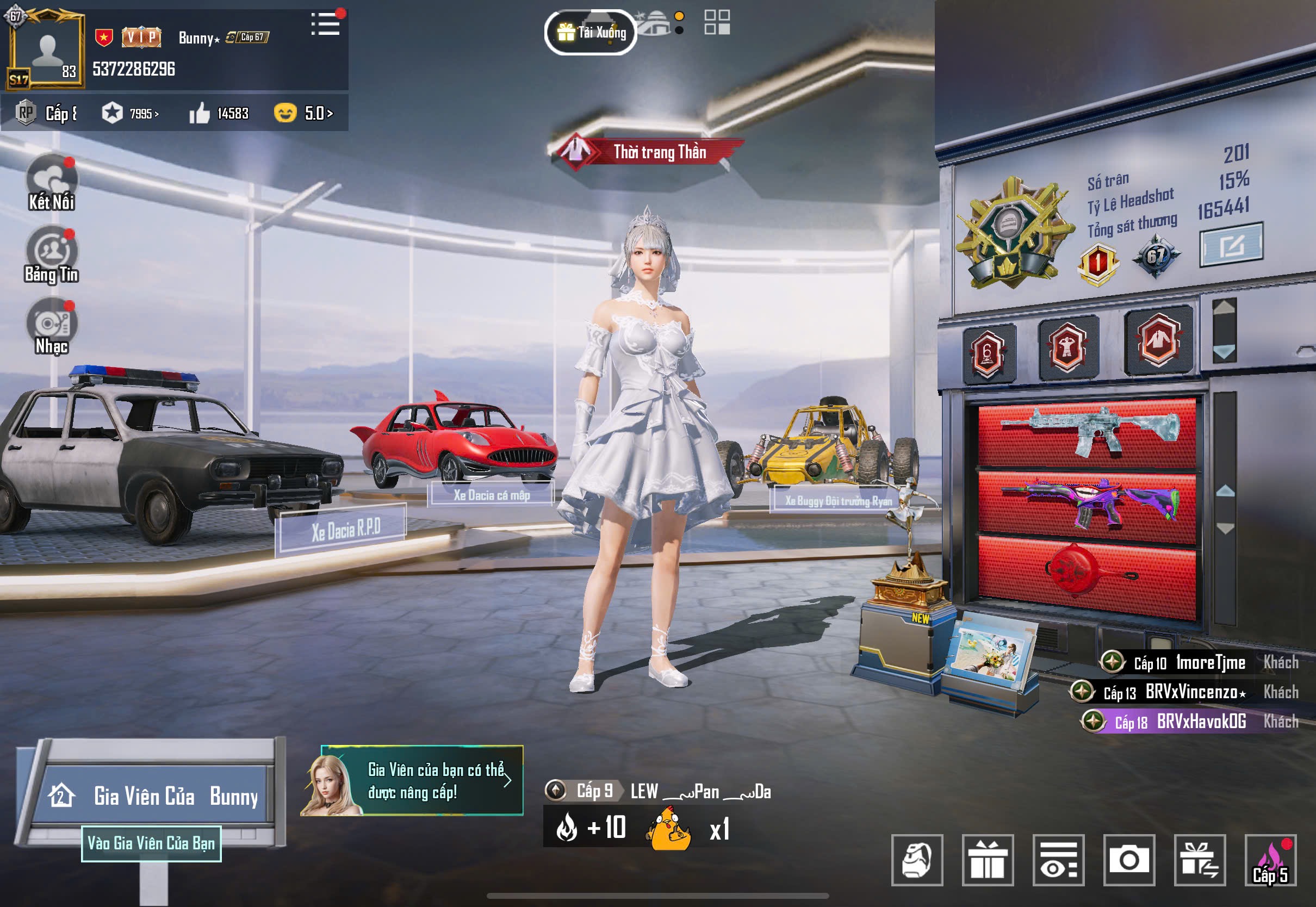Open the backpack helmet inventory icon

click(917, 860)
